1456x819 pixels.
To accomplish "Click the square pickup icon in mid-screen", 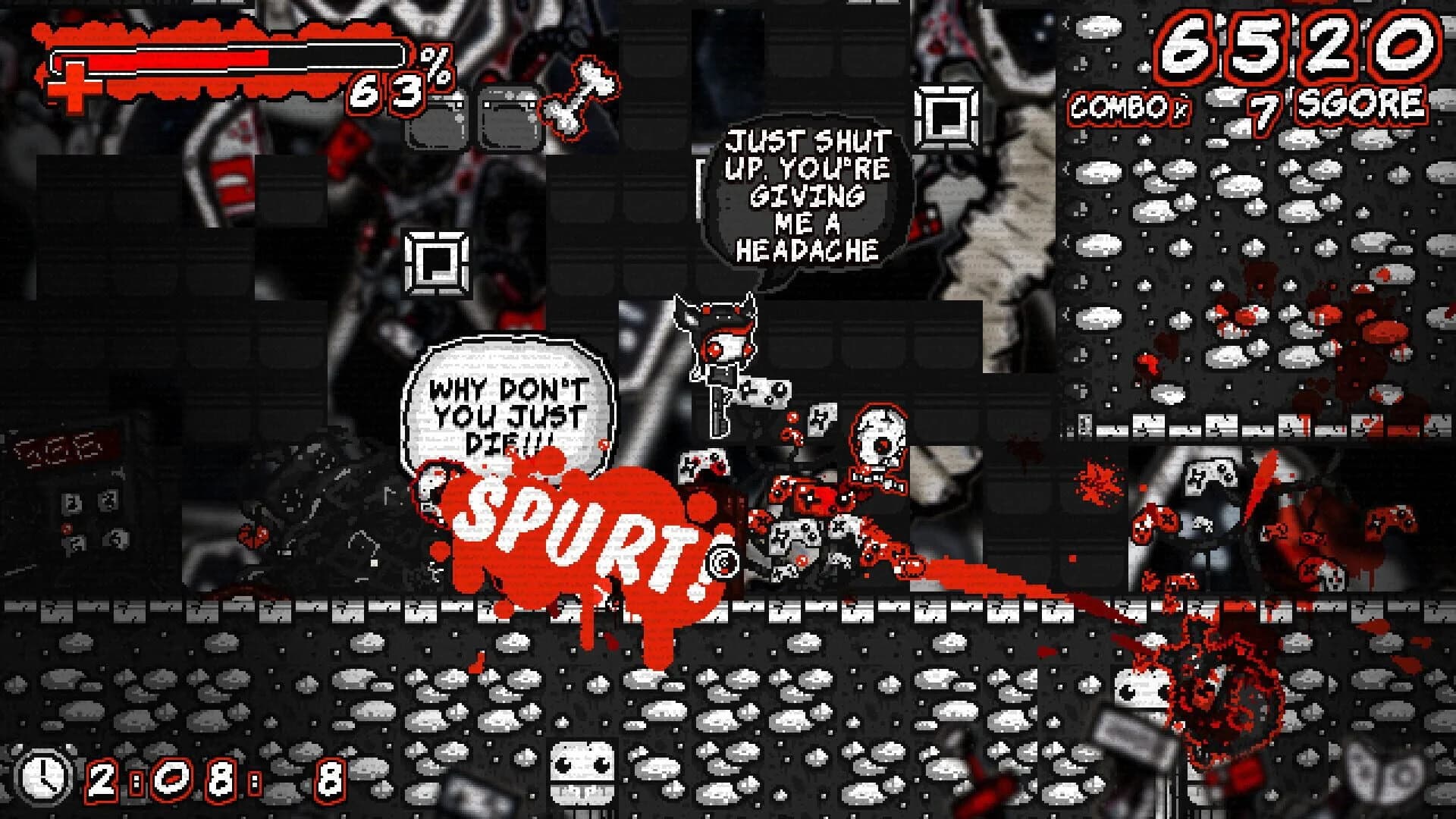I will click(436, 263).
